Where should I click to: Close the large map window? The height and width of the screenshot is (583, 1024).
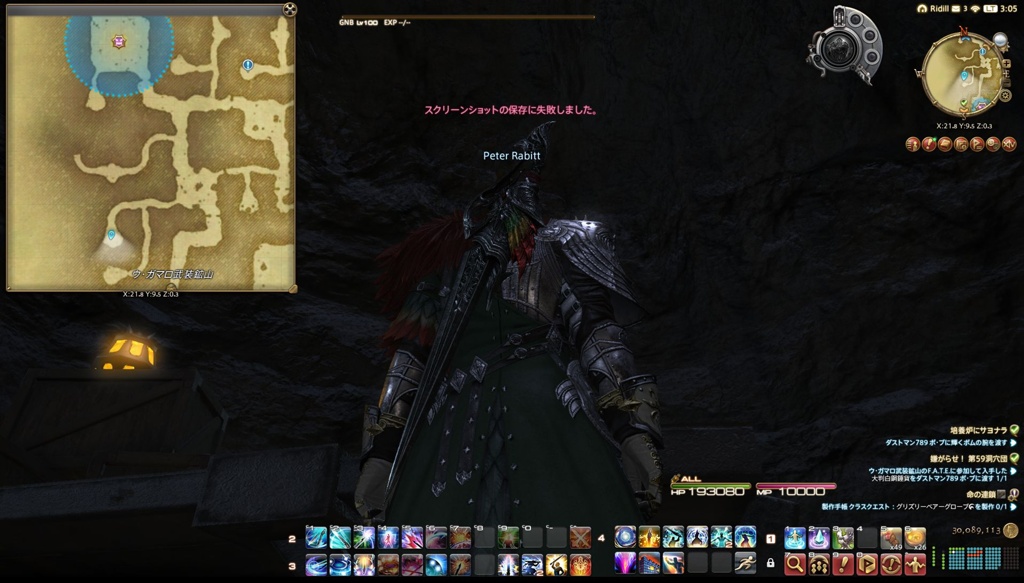pos(290,10)
